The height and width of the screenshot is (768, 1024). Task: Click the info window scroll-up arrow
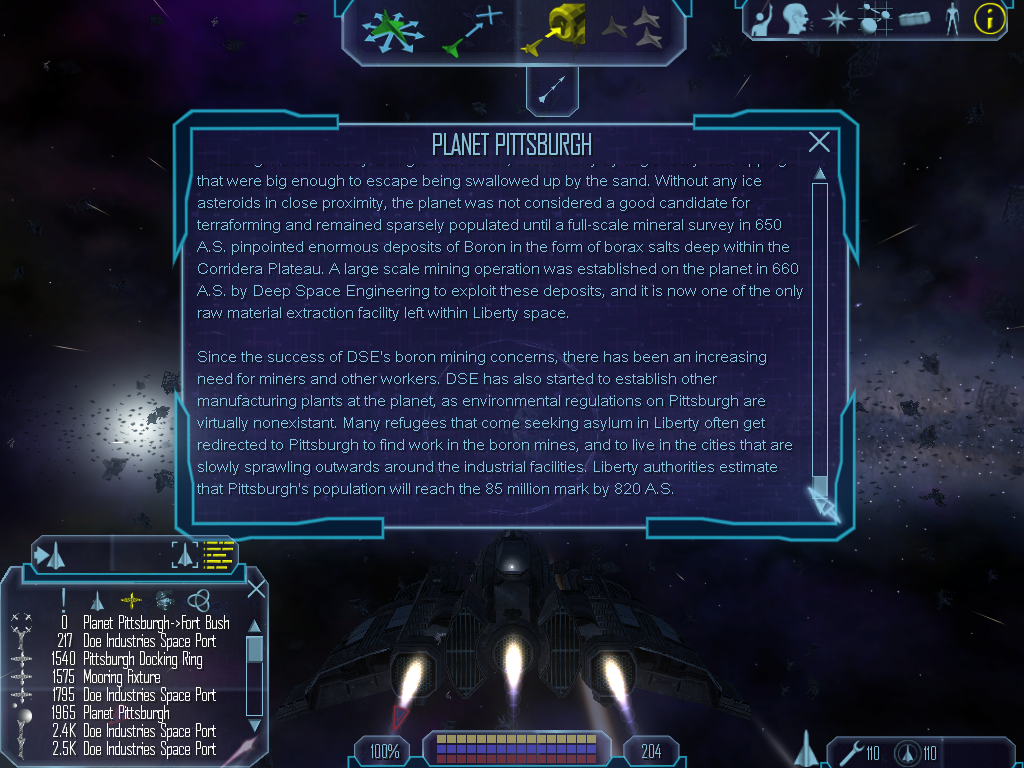[820, 174]
